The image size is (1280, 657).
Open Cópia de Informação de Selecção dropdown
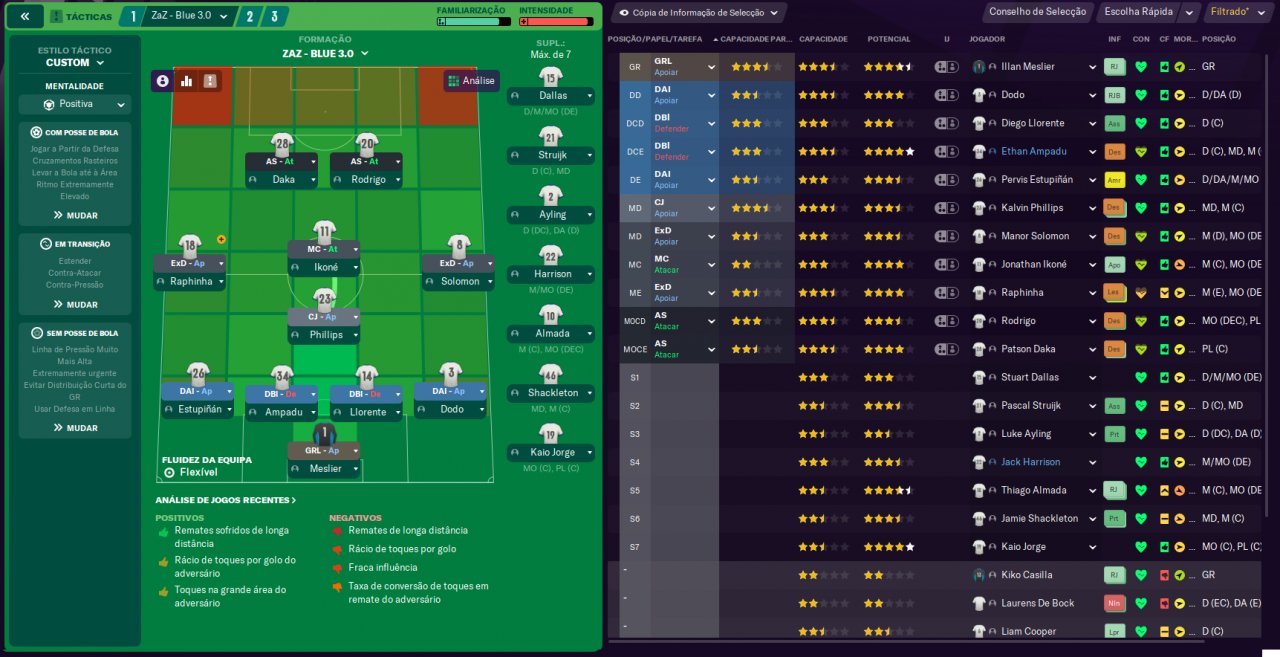[697, 13]
